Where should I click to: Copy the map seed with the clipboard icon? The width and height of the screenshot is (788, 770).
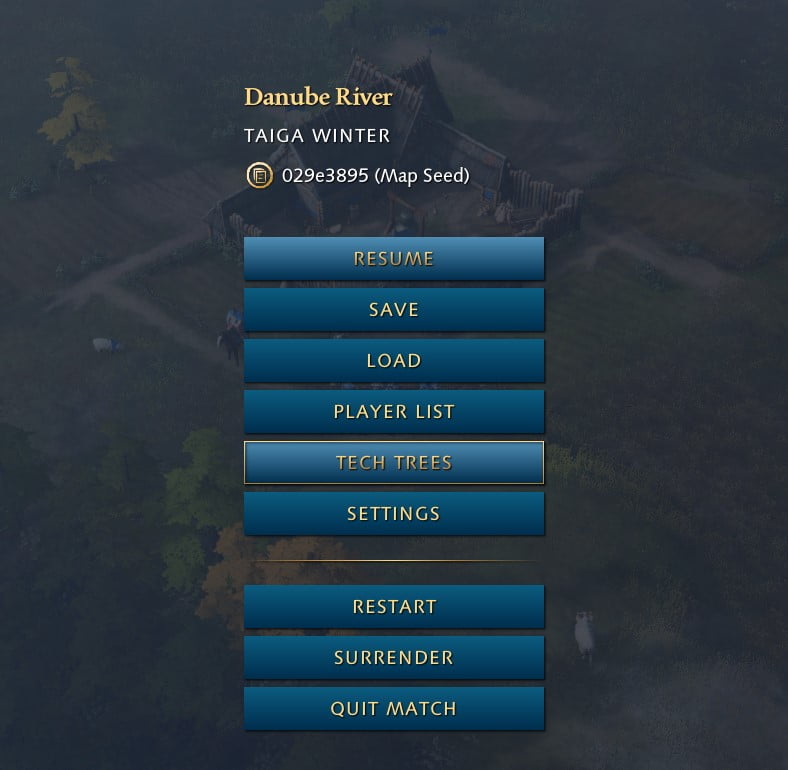click(x=259, y=176)
